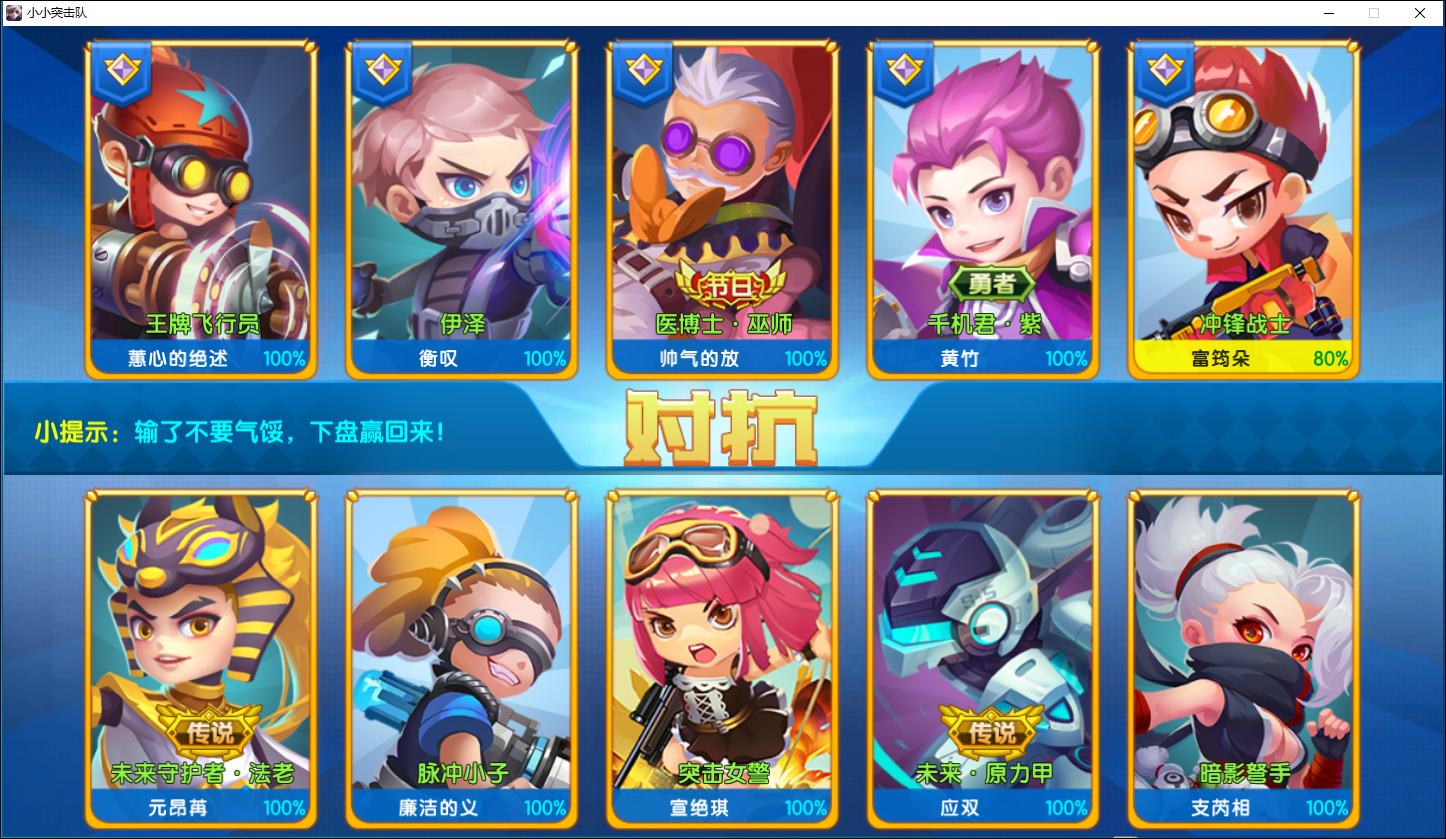Image resolution: width=1446 pixels, height=839 pixels.
Task: Choose the 暗影警手 ninja card
Action: pyautogui.click(x=1243, y=658)
